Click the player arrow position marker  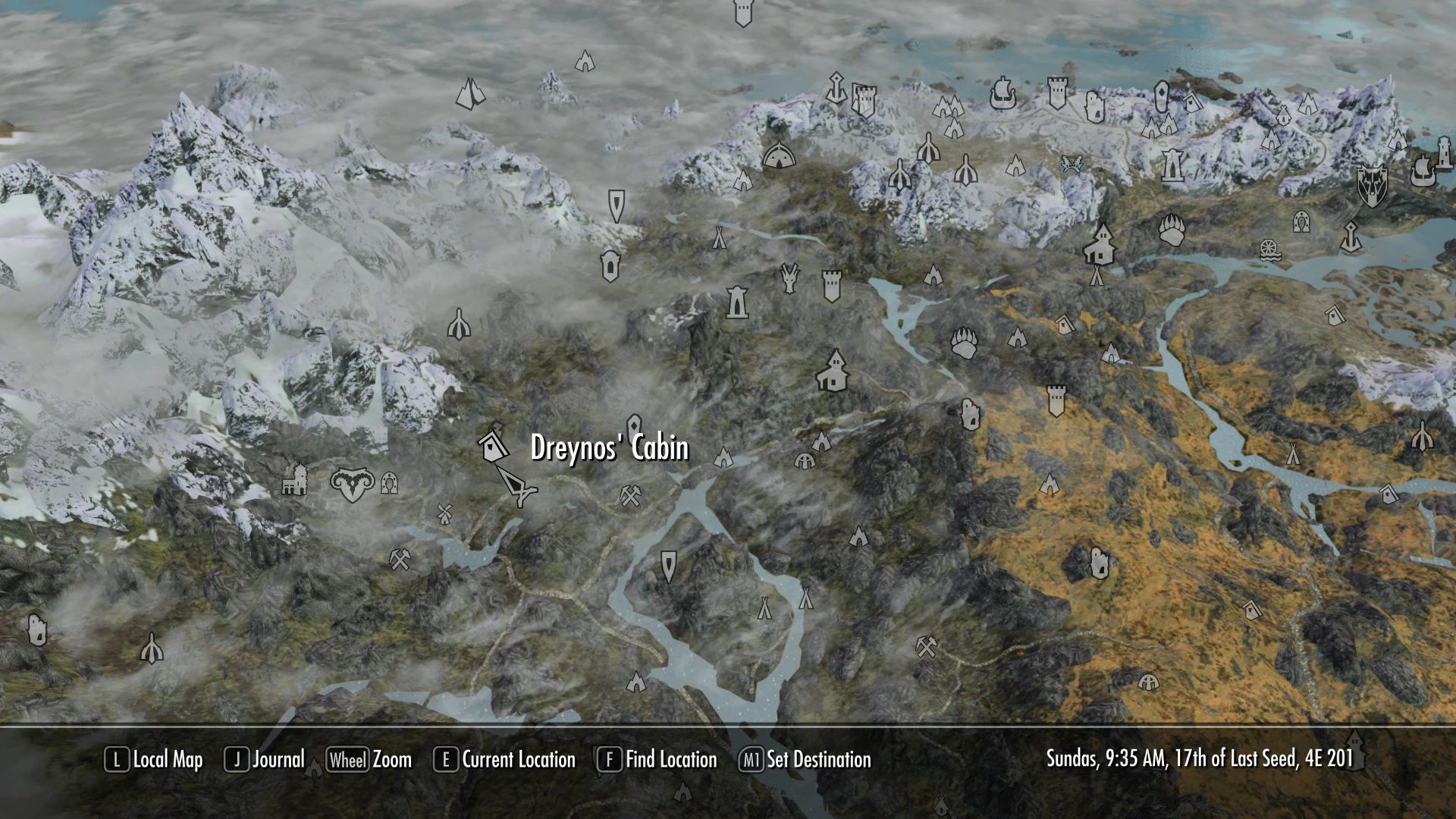(516, 485)
